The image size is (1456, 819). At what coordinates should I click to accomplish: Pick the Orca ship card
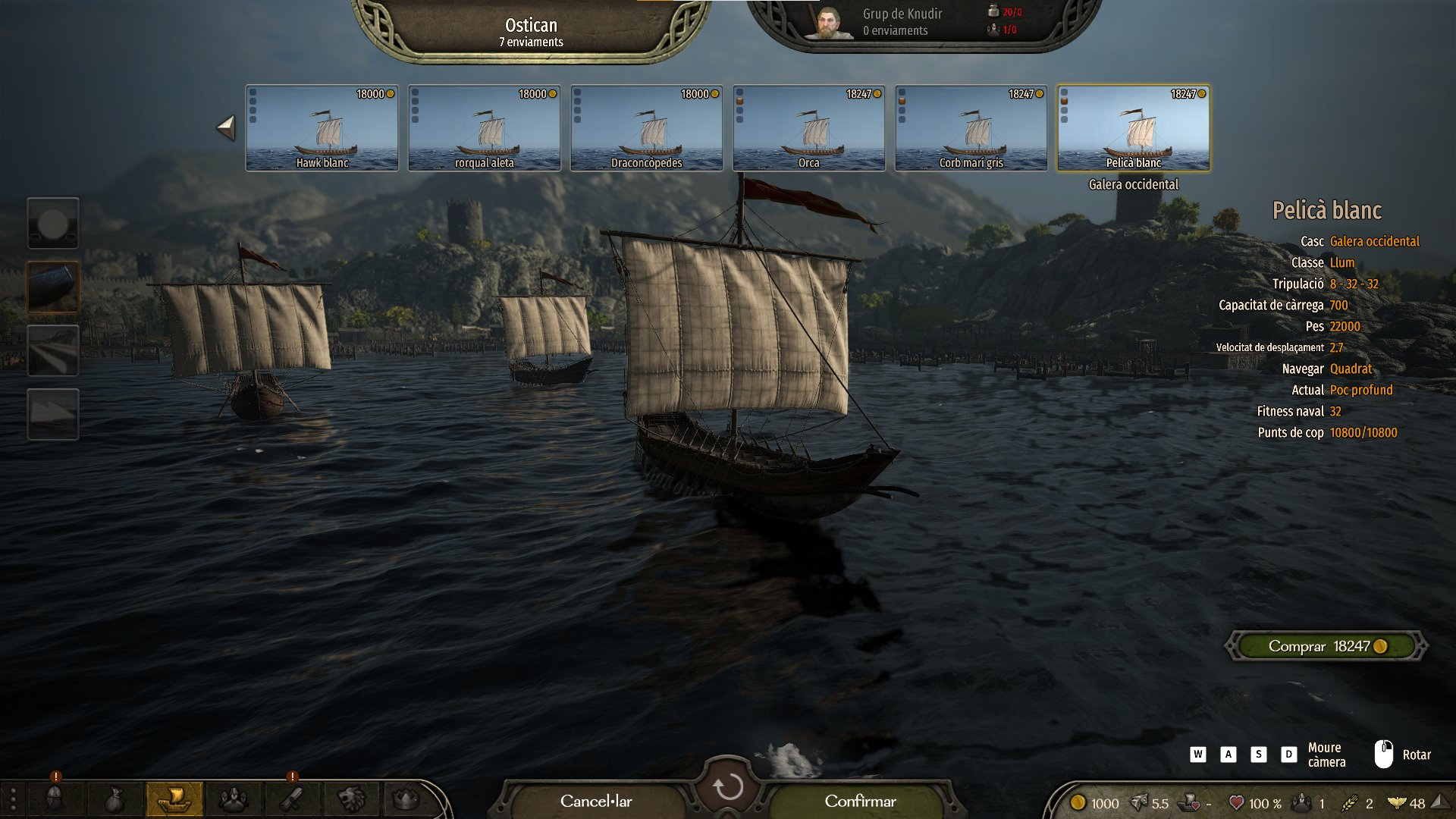(x=809, y=127)
